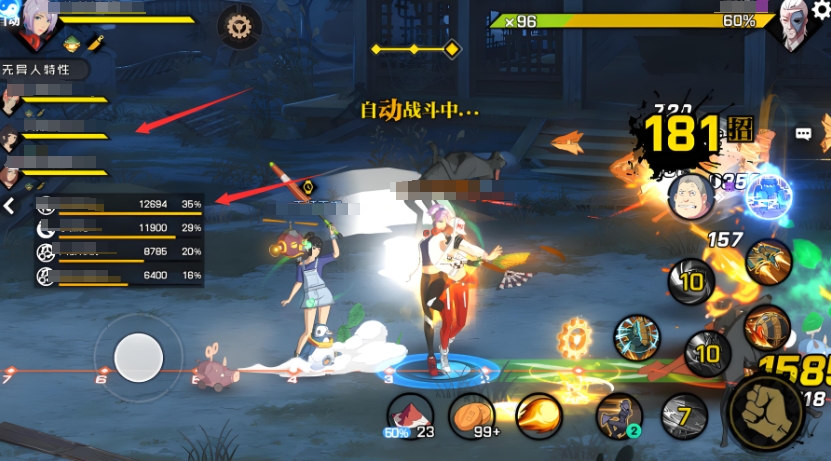Tap the main fist attack button
Screen dimensions: 831x461
pyautogui.click(x=768, y=412)
